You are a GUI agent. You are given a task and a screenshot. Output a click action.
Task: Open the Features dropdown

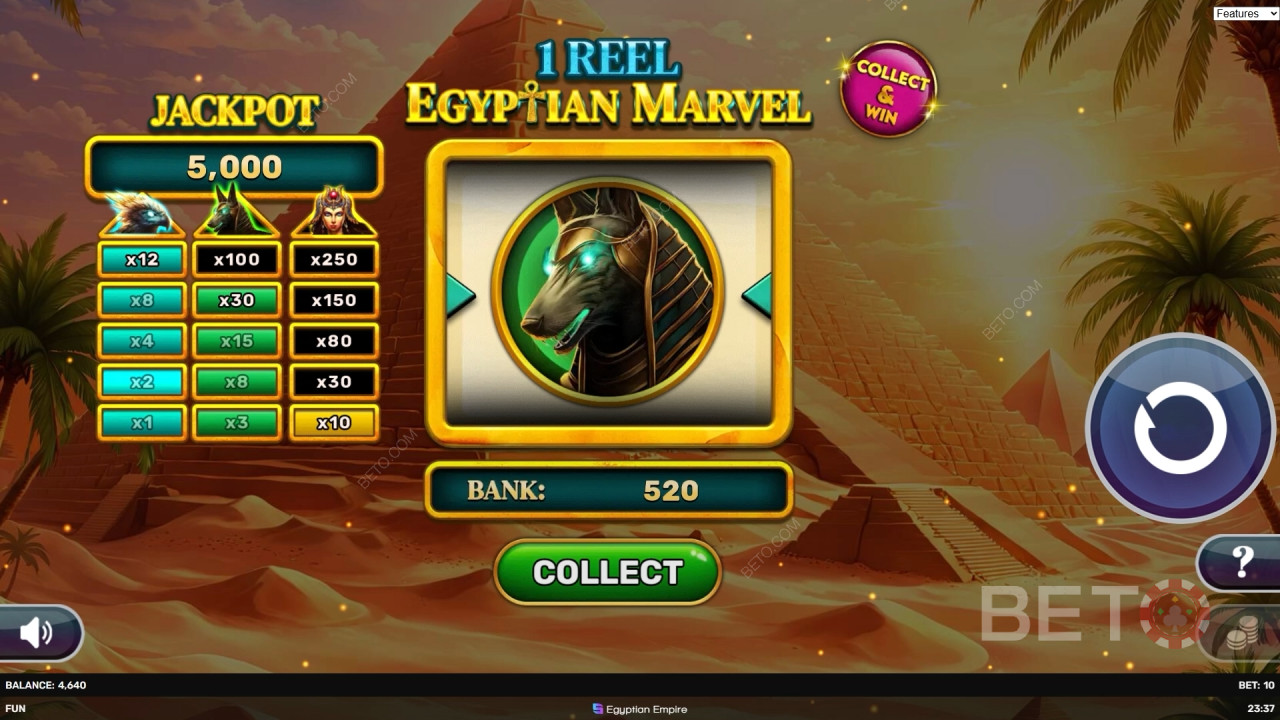tap(1245, 13)
